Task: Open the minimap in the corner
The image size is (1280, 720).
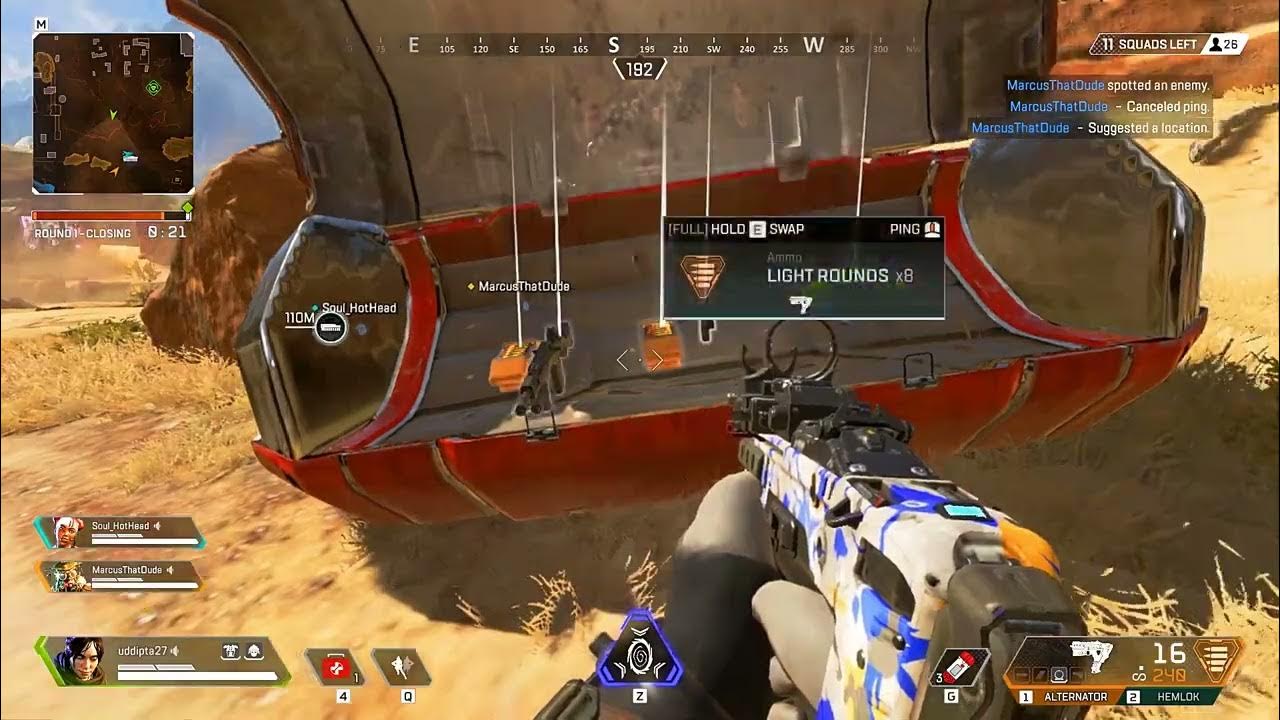Action: coord(113,113)
